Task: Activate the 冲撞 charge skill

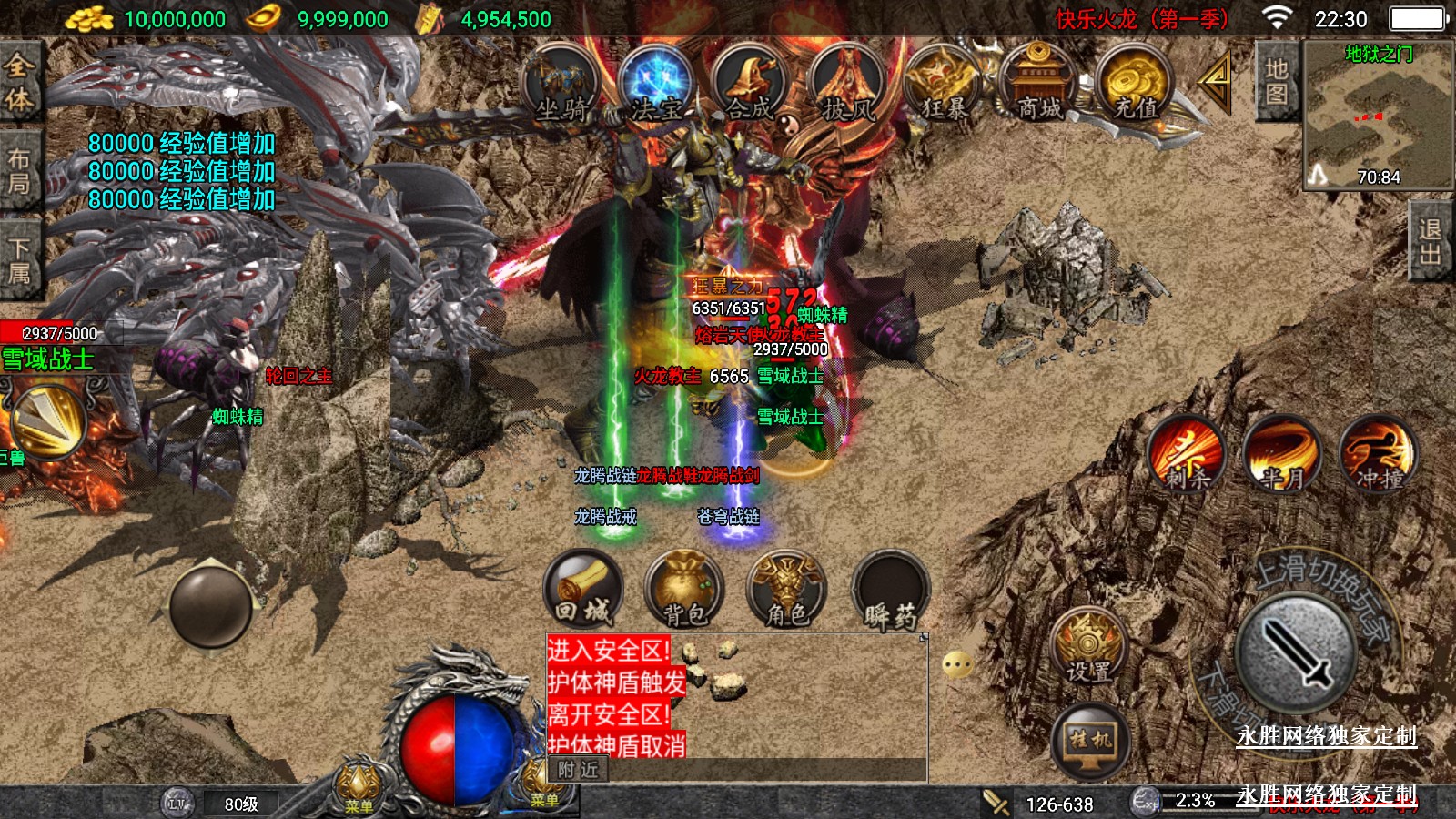Action: coord(1378,453)
